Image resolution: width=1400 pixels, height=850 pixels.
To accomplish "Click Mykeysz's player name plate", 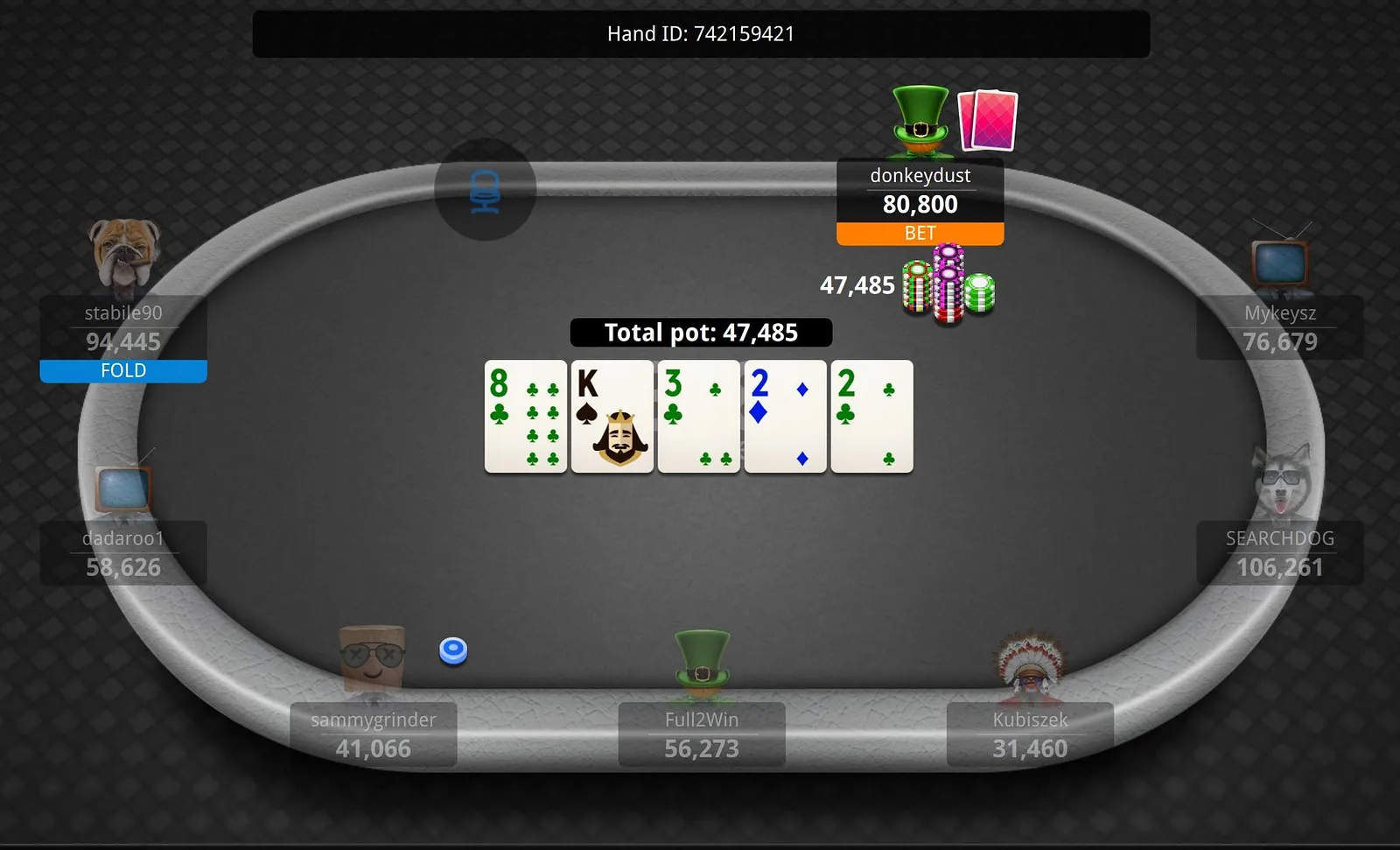I will tap(1279, 327).
